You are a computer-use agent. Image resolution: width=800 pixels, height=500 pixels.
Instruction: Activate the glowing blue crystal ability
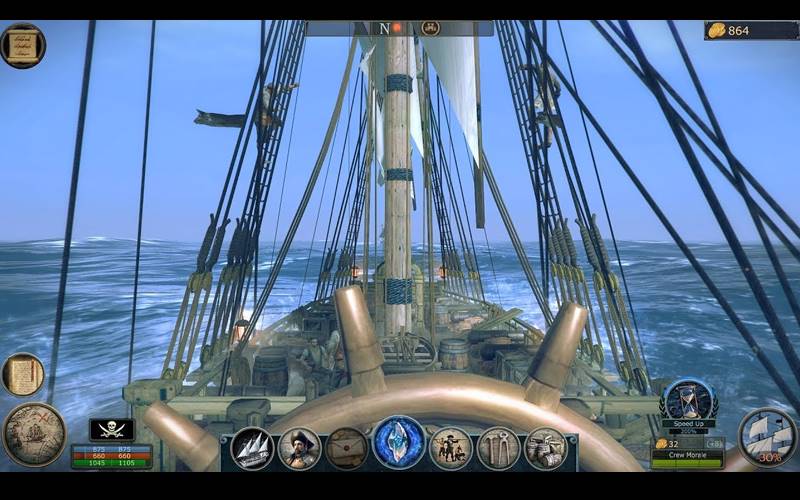click(x=398, y=443)
